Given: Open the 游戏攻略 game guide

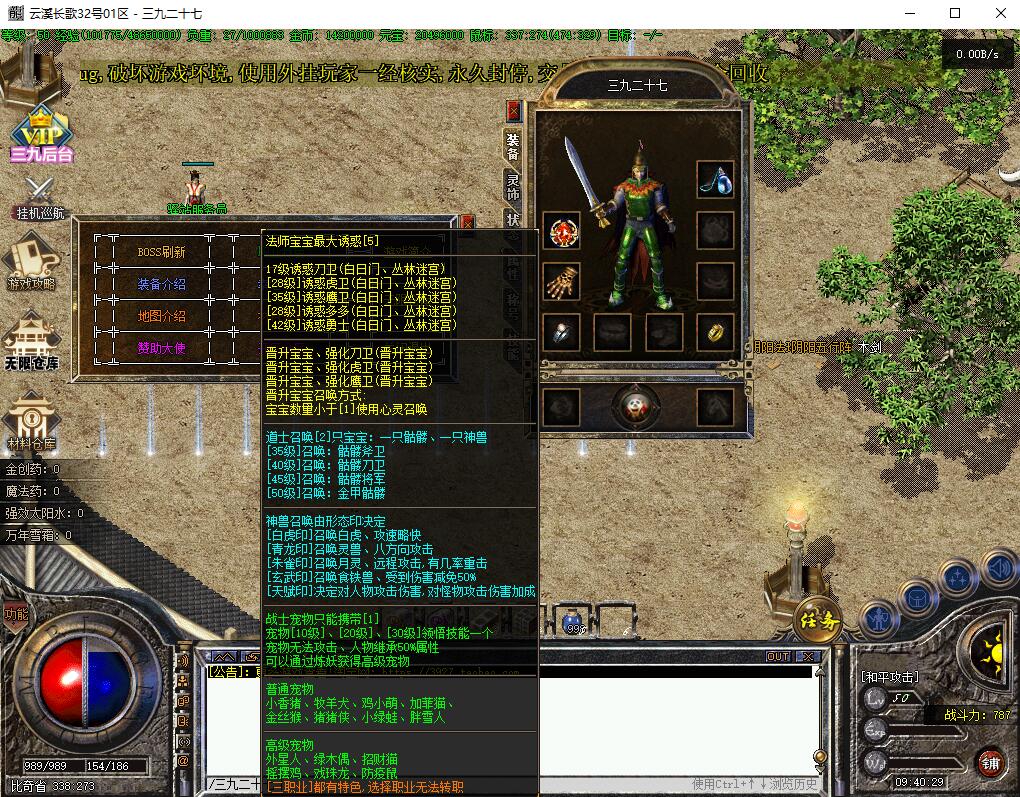Looking at the screenshot, I should click(x=32, y=263).
